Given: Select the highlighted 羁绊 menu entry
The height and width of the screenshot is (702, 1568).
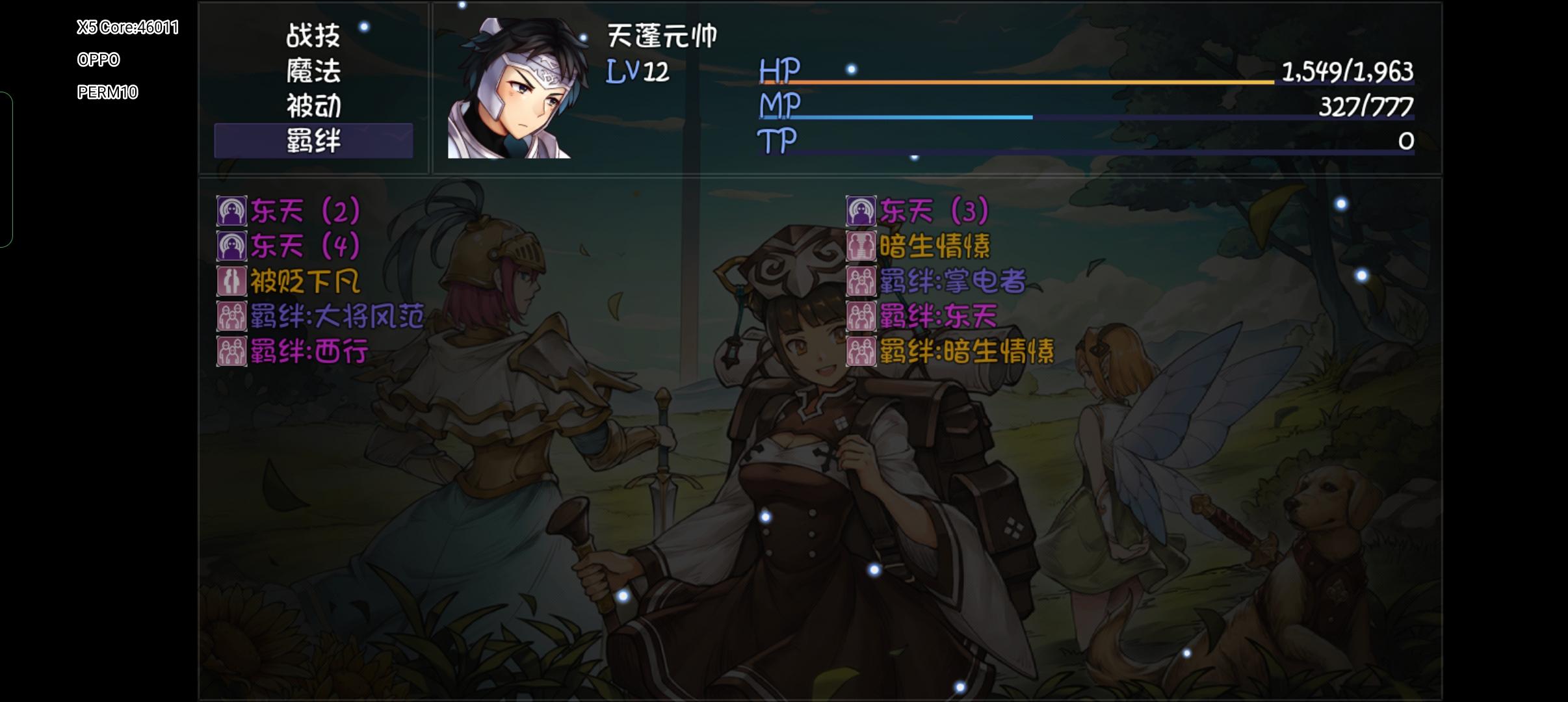Looking at the screenshot, I should [x=313, y=140].
